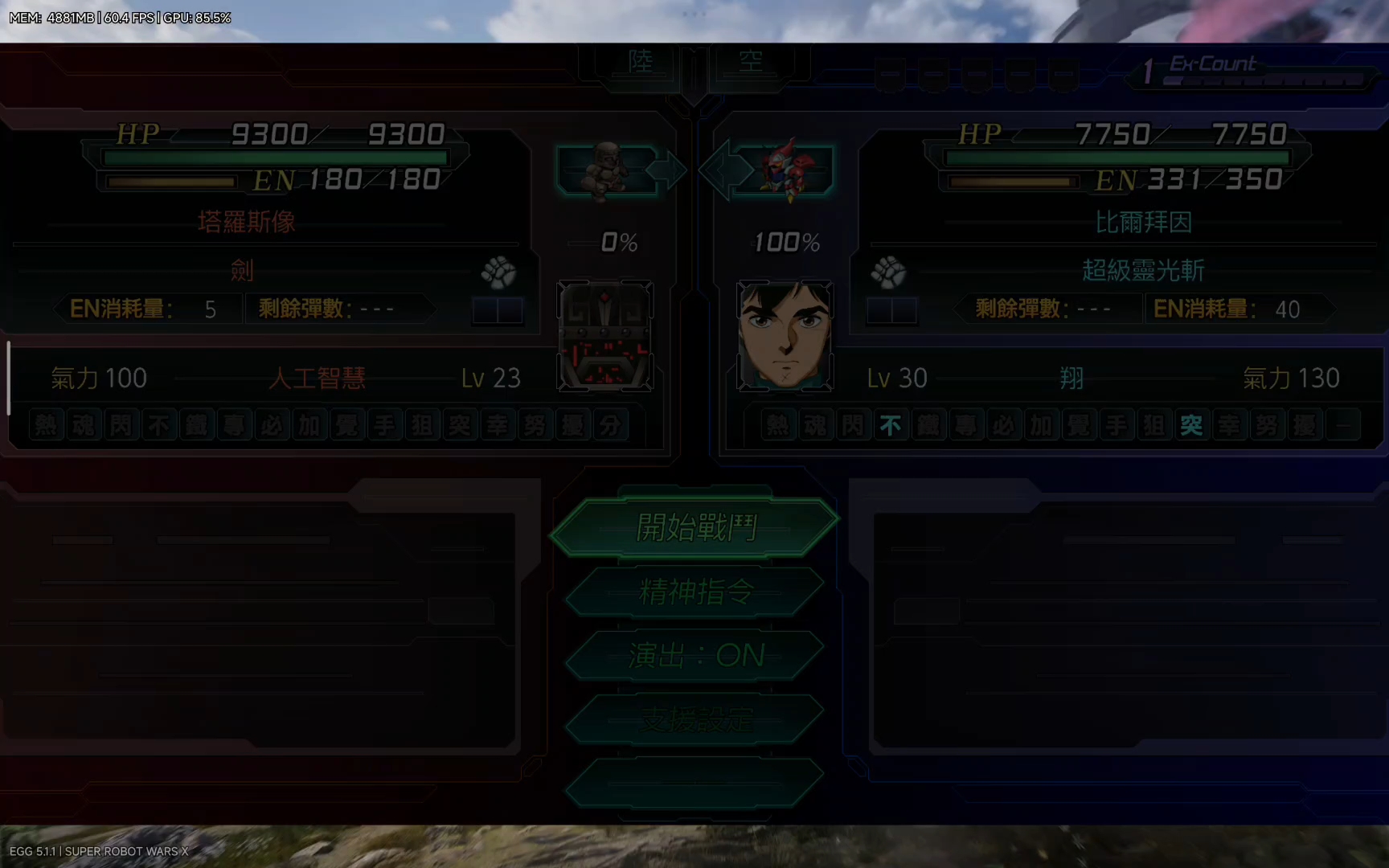Viewport: 1389px width, 868px height.
Task: Select the enemy 劍 weapon name
Action: pos(242,270)
